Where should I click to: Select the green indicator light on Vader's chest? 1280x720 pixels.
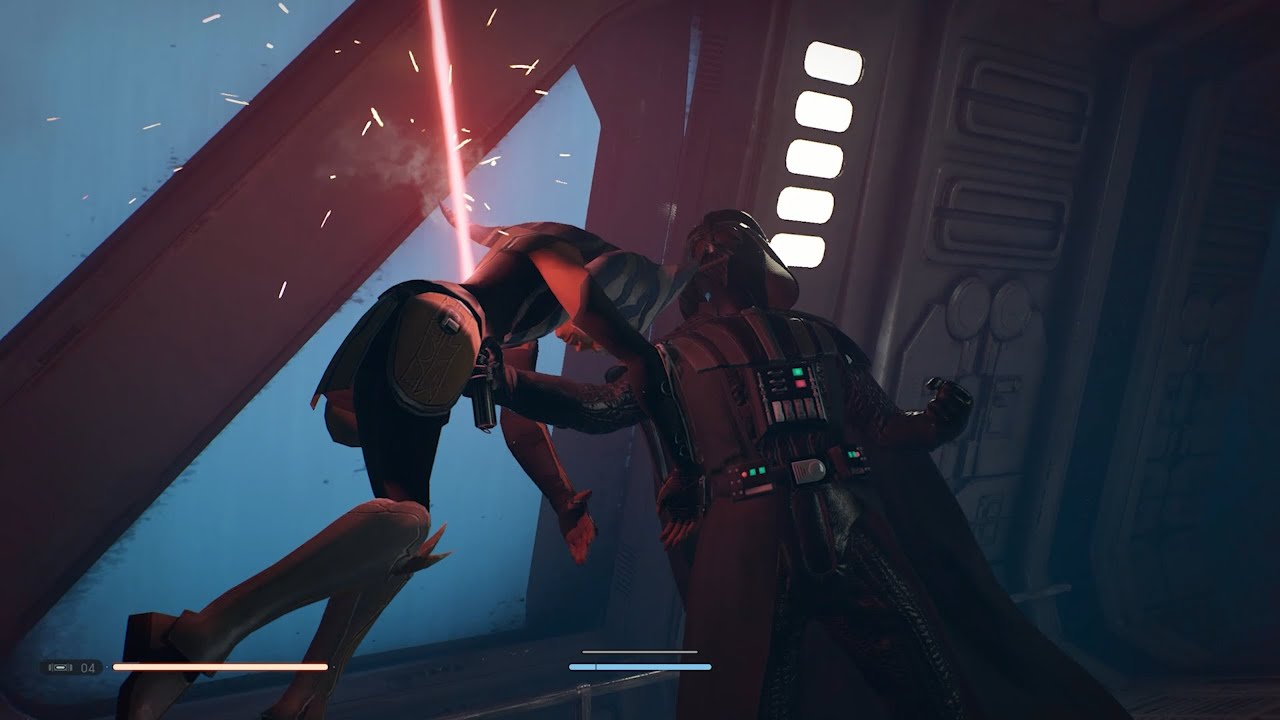coord(796,372)
